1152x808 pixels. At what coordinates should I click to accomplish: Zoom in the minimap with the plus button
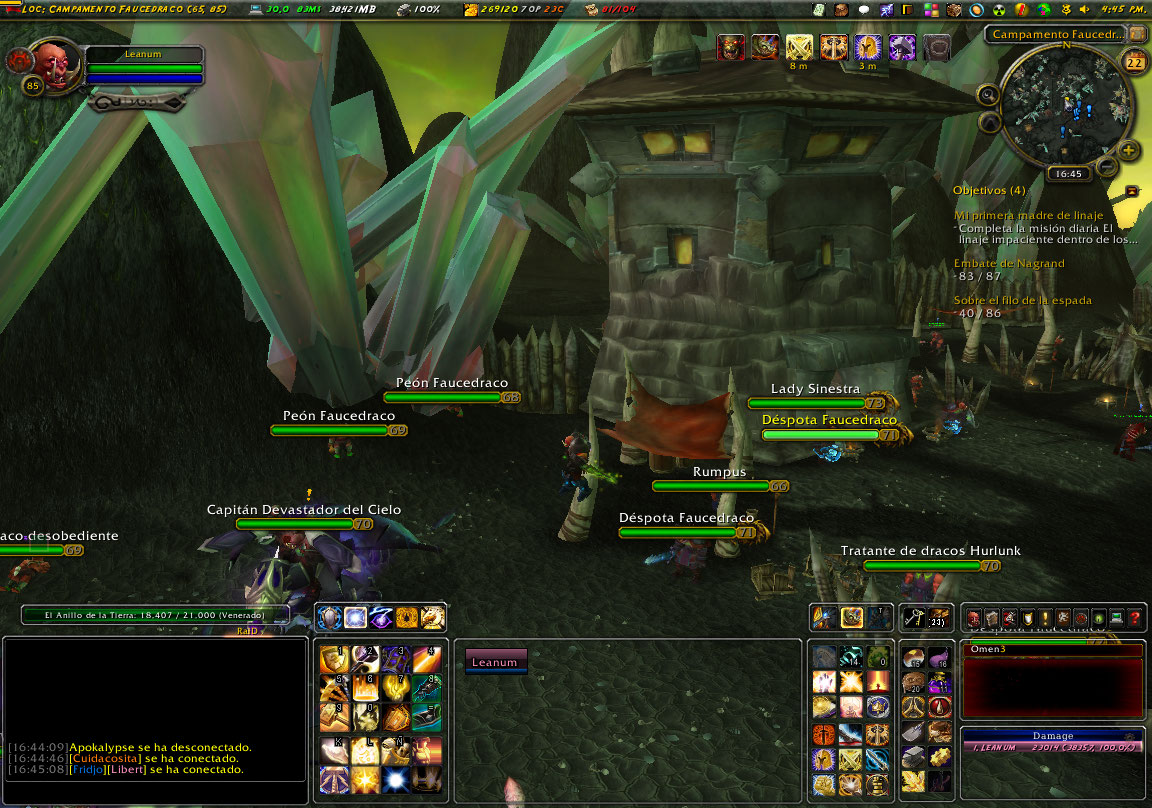tap(1129, 151)
